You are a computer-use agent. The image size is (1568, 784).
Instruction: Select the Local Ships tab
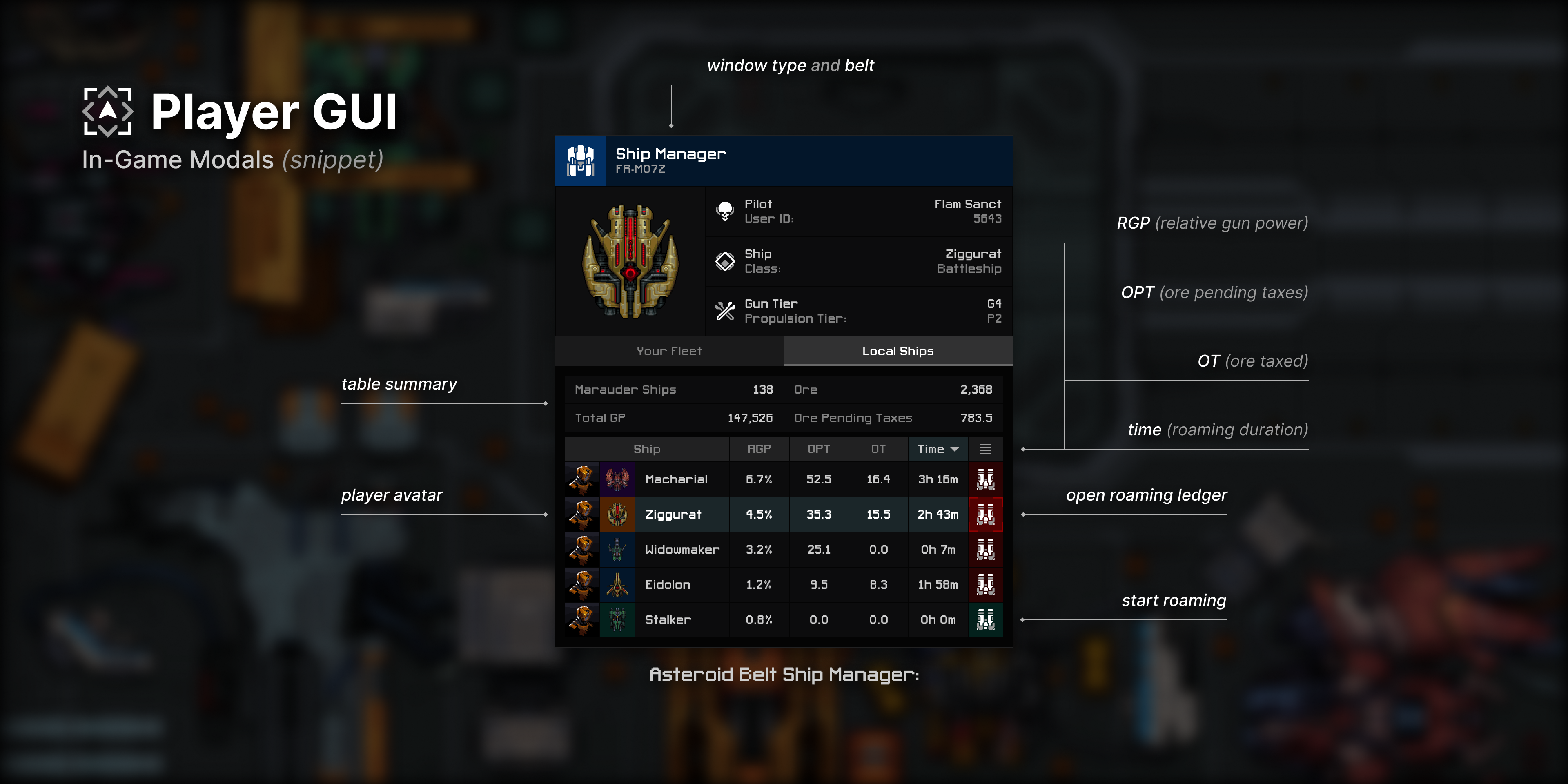898,351
